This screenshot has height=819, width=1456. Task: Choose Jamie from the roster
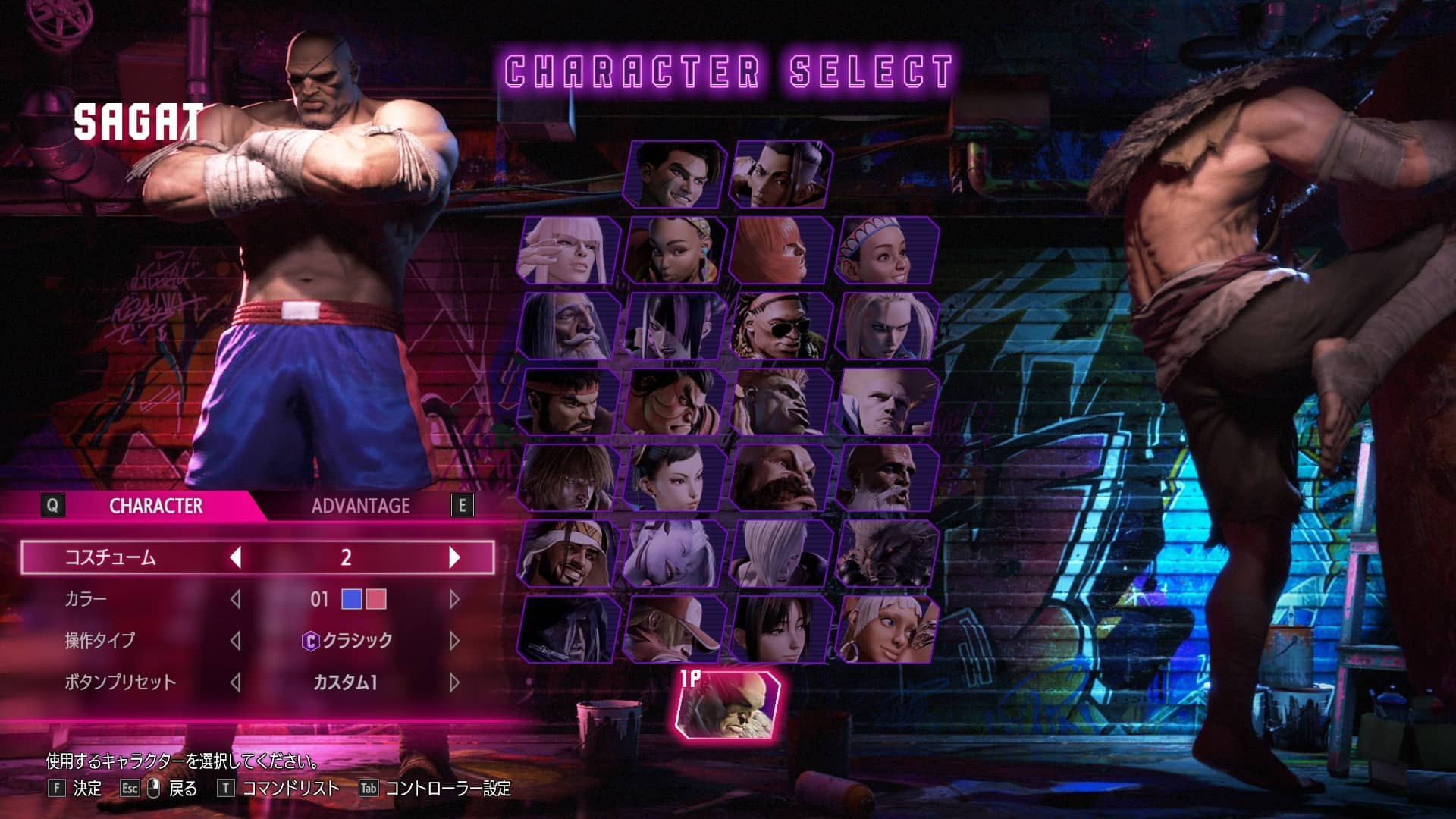[x=780, y=174]
